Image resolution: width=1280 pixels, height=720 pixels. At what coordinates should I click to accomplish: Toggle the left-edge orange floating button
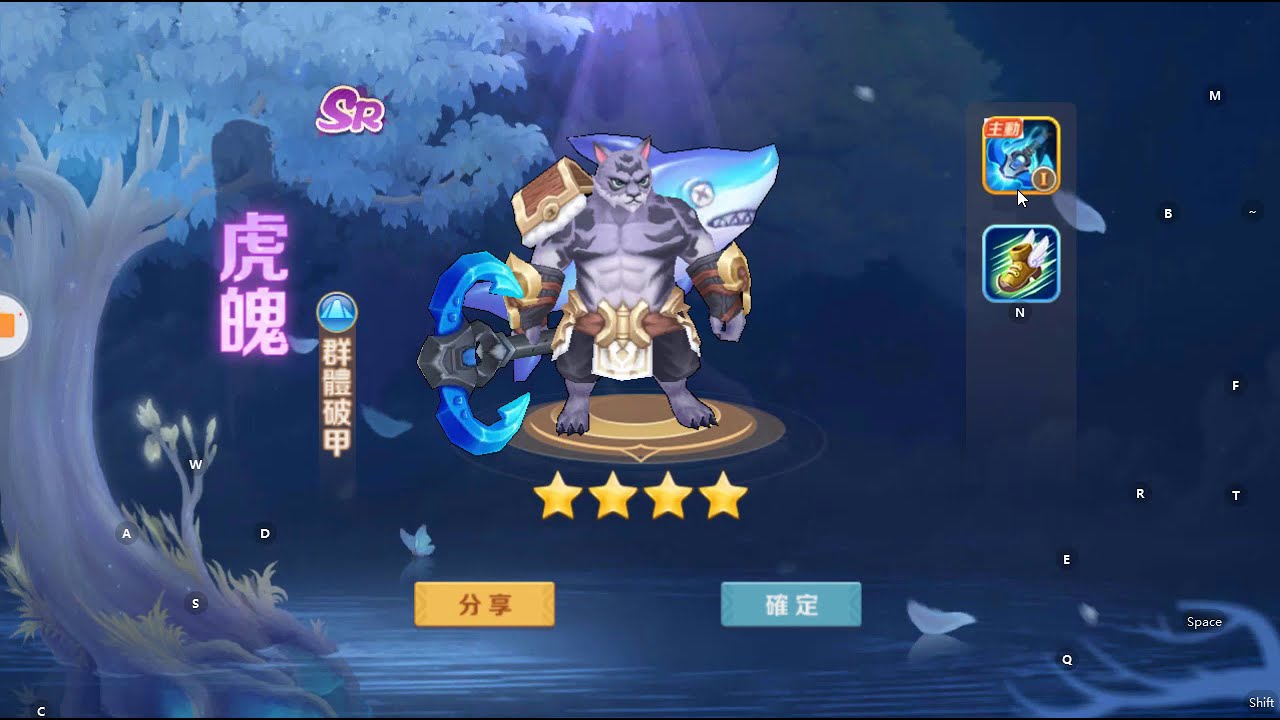click(x=5, y=325)
